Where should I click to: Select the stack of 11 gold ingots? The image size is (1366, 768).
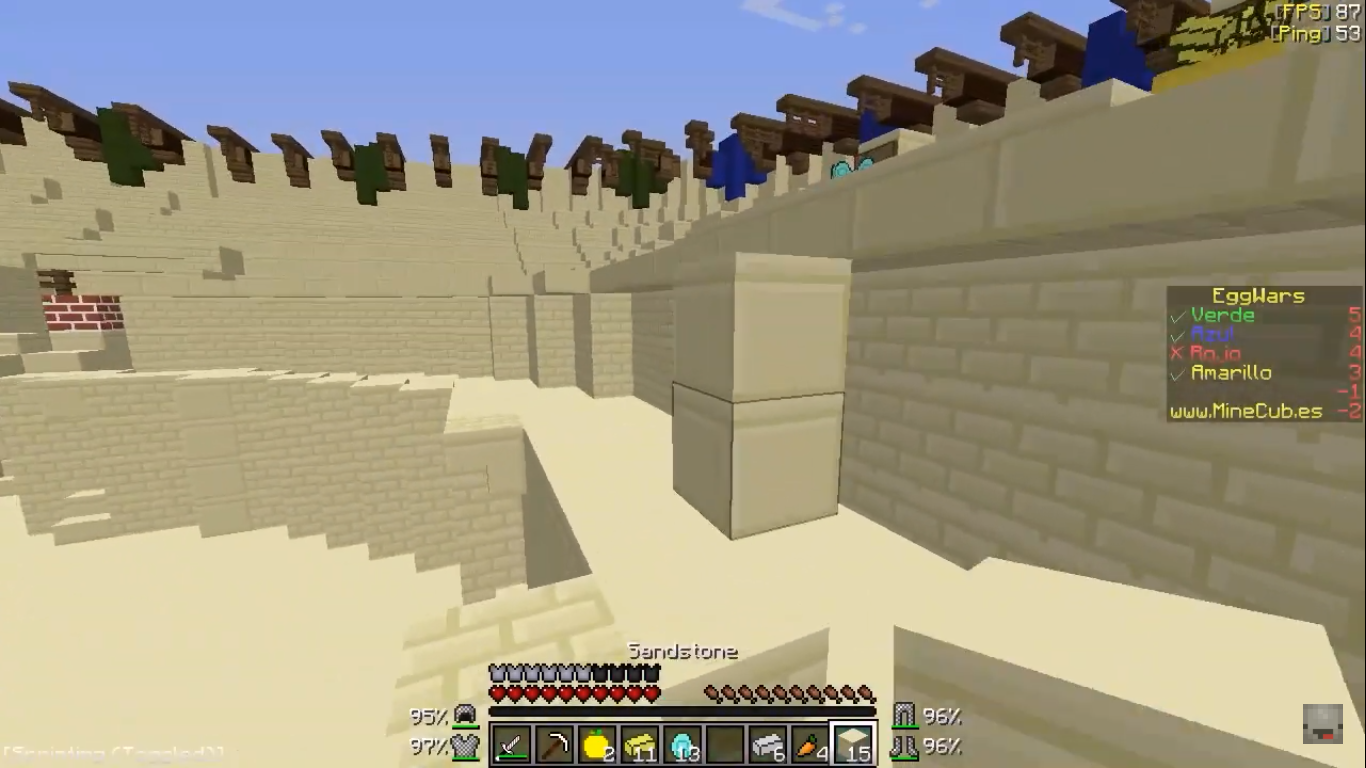point(638,744)
